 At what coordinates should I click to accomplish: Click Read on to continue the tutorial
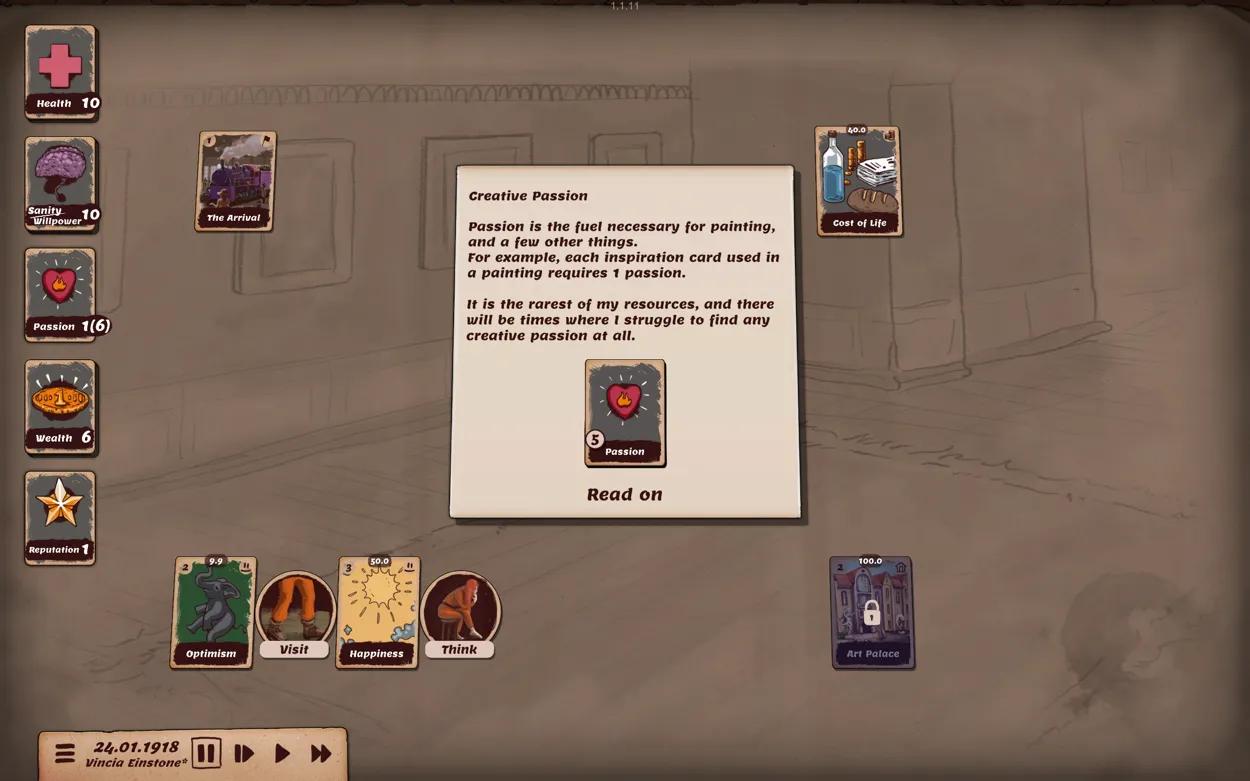[x=624, y=494]
